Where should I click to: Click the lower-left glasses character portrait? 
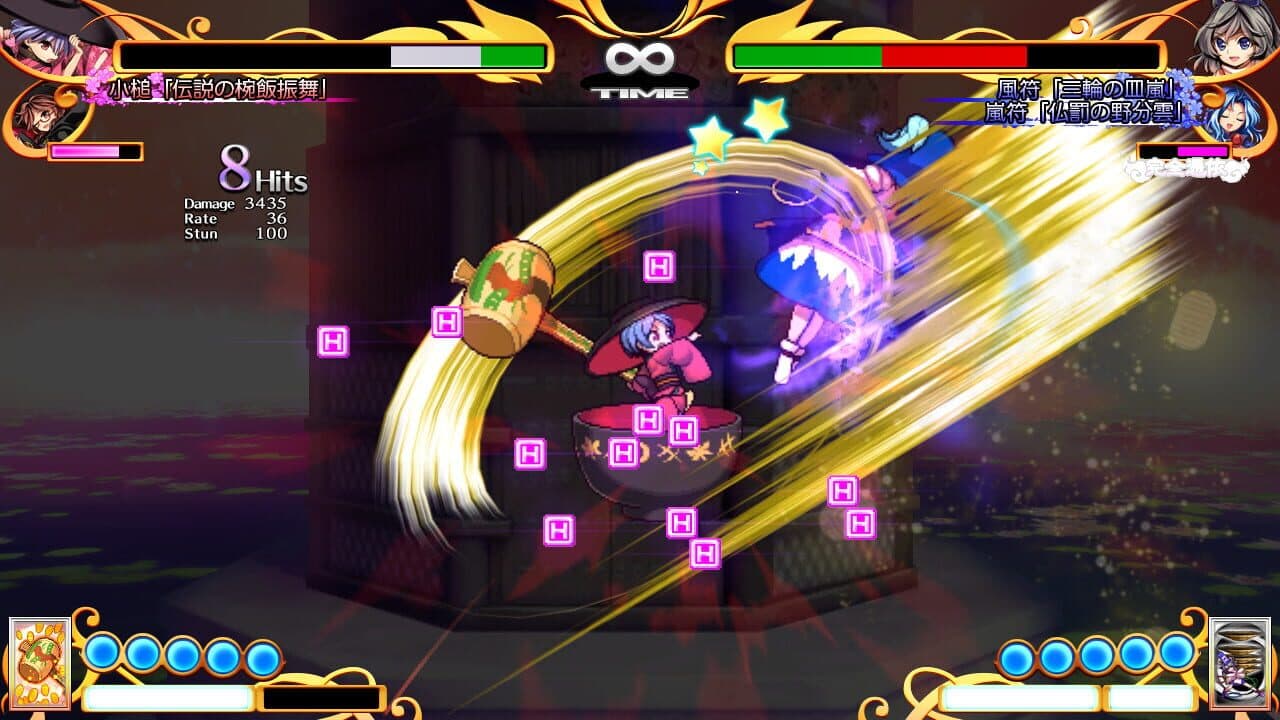(38, 113)
